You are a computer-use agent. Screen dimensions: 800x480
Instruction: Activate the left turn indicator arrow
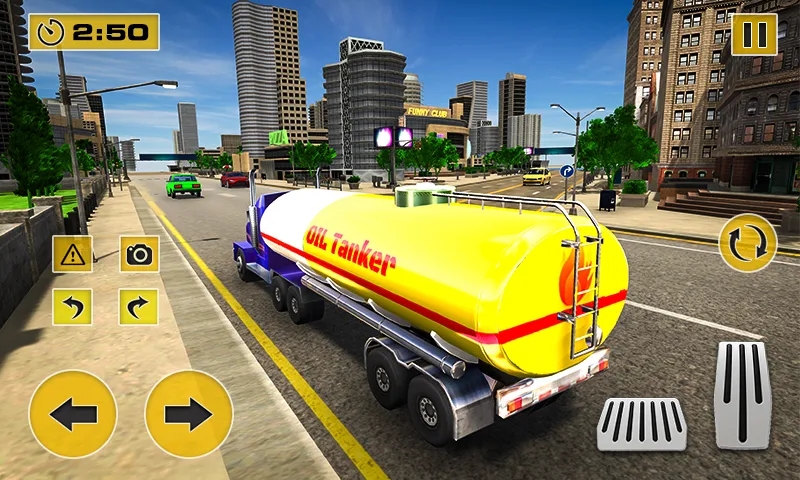coord(73,306)
